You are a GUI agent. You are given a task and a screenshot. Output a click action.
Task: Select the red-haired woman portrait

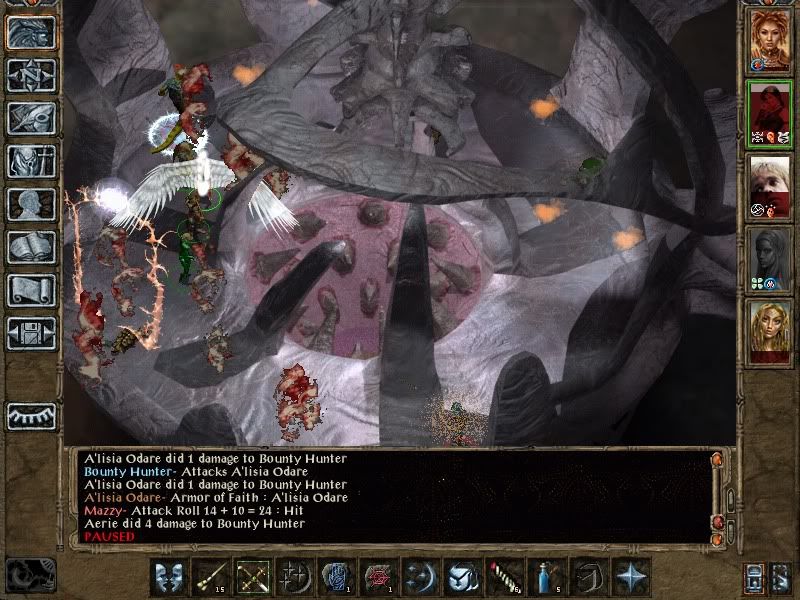770,42
